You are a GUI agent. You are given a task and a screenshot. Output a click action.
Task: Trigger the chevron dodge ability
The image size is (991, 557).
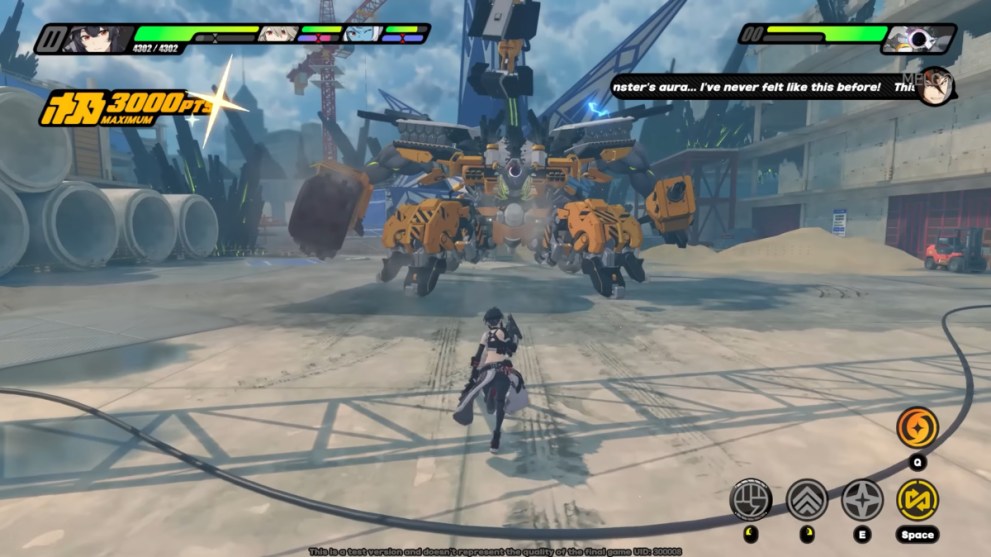[x=806, y=498]
